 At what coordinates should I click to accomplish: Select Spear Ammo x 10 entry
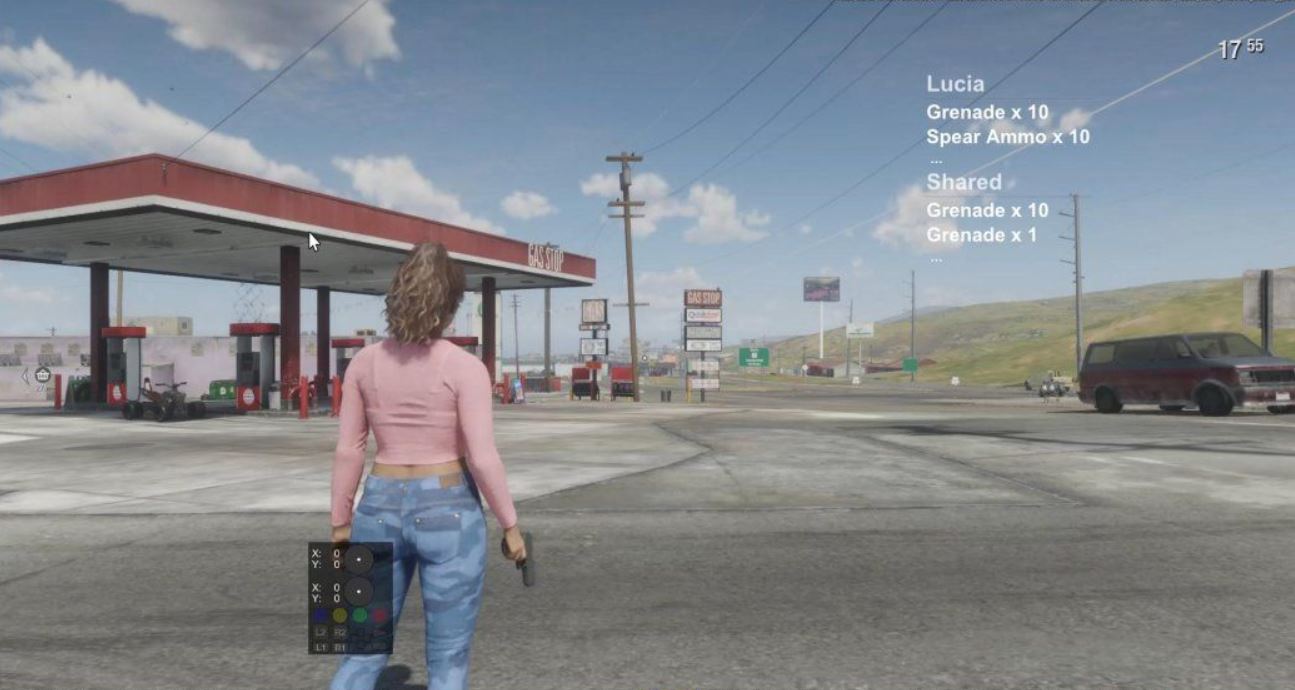(1007, 137)
